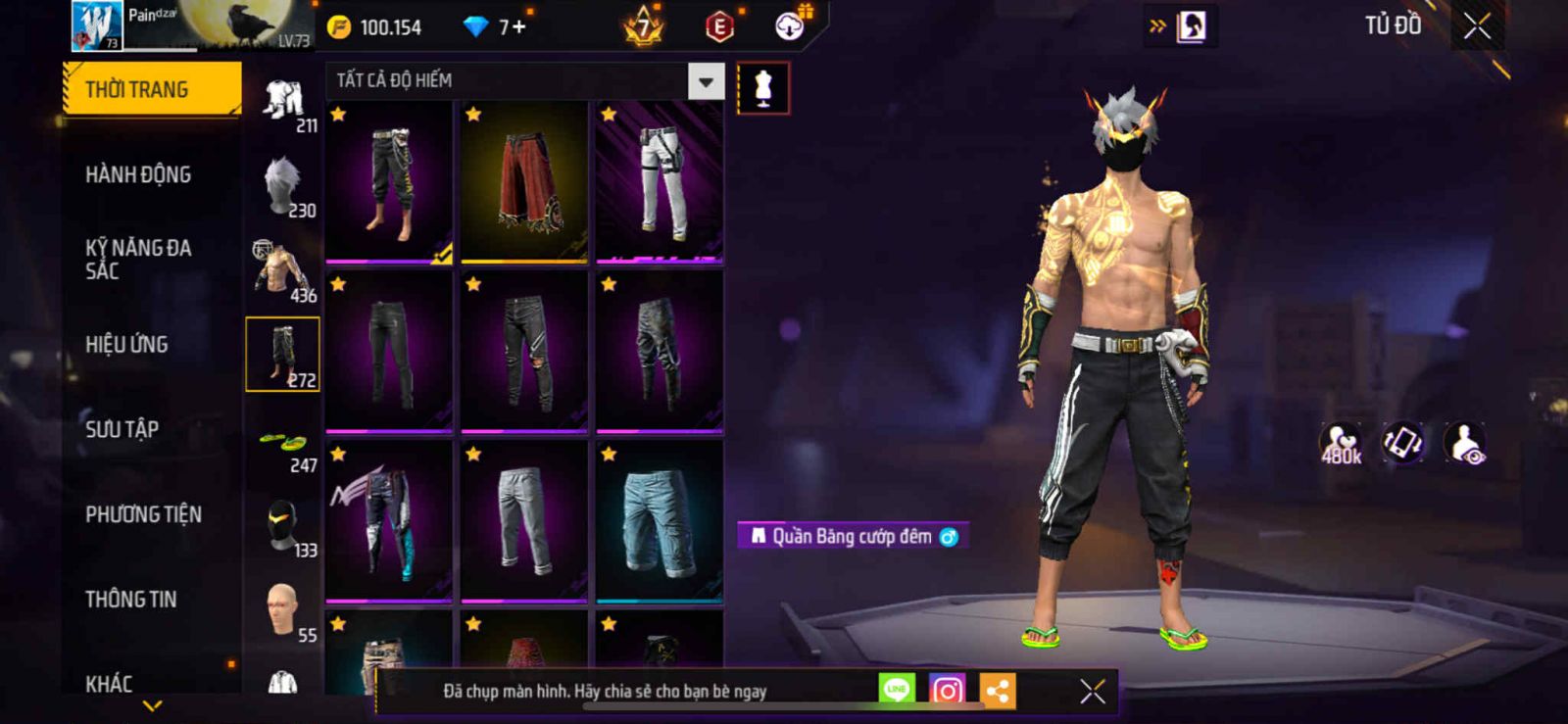Choose the white cargo pants item
Screen dimensions: 1568x724
pos(660,182)
